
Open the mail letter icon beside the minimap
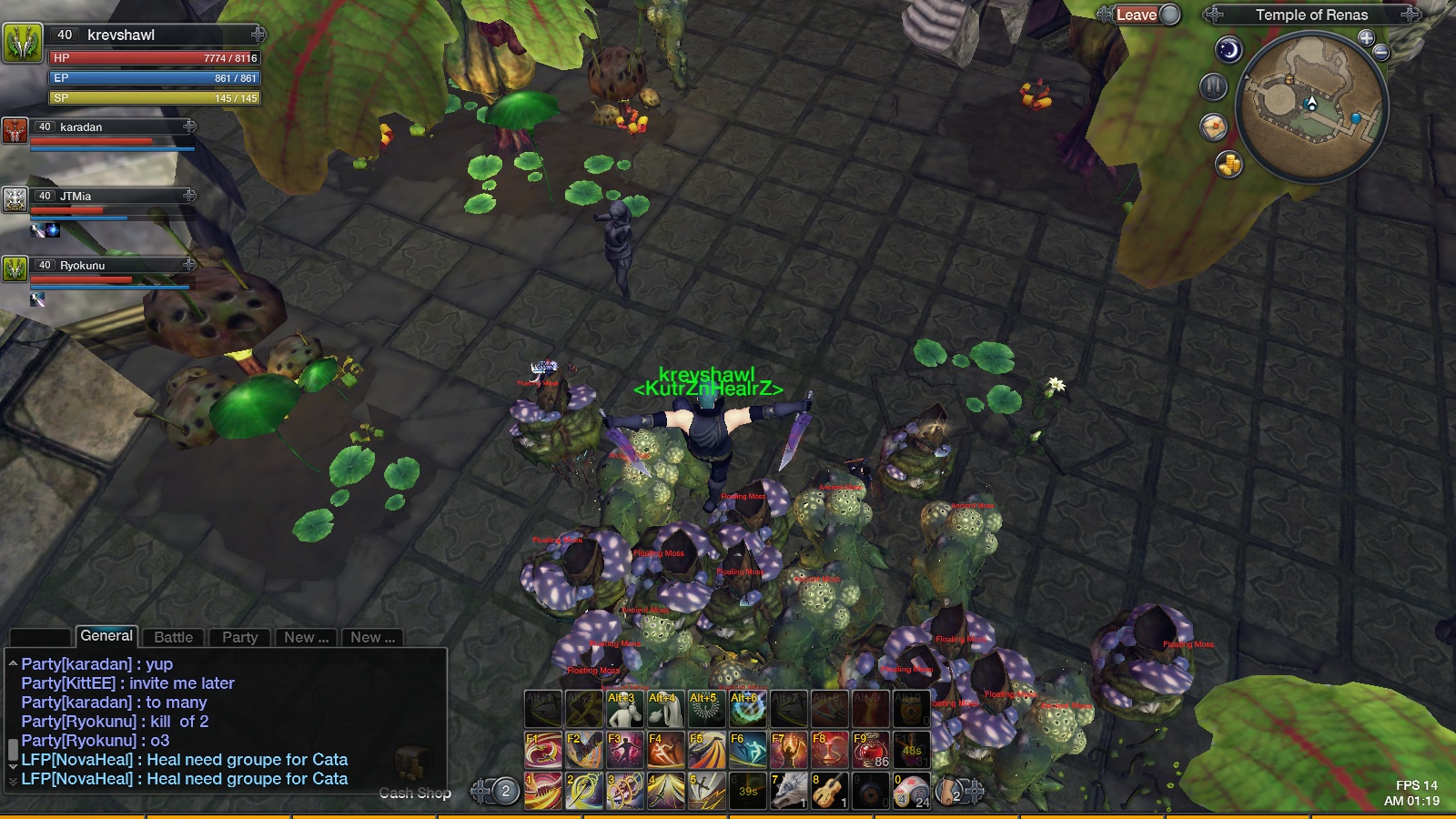(1213, 127)
